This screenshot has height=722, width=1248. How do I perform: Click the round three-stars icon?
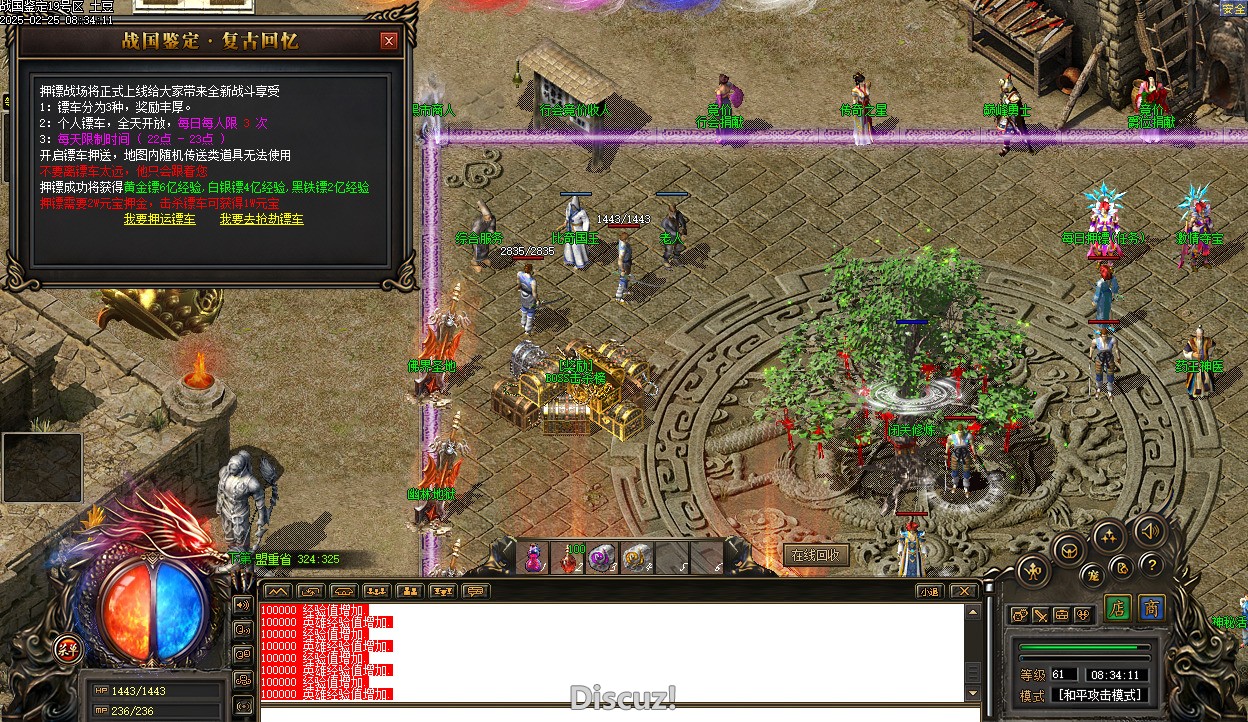click(x=1108, y=537)
